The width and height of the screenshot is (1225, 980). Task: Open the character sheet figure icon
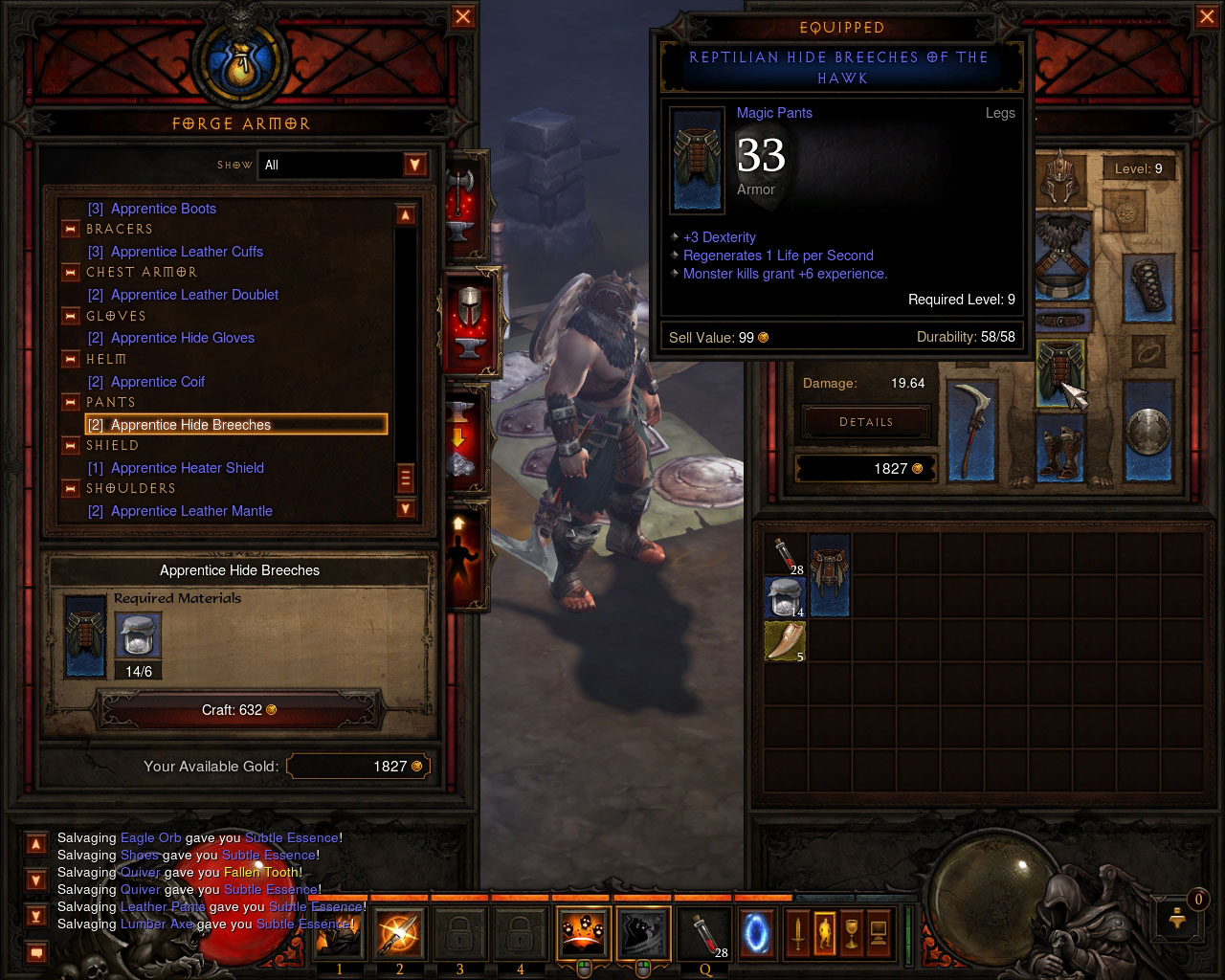825,933
